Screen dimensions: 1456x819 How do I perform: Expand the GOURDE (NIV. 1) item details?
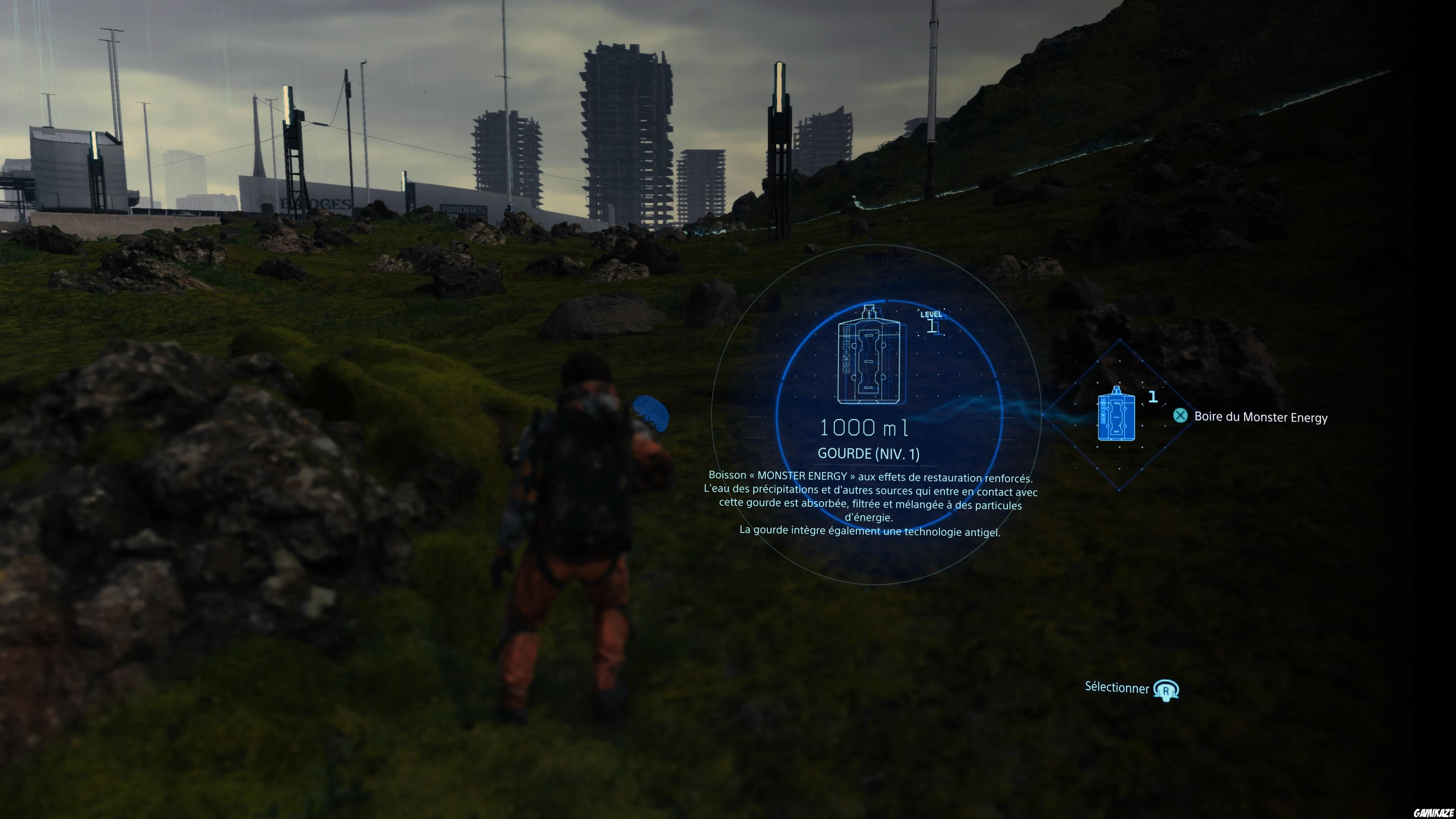click(x=869, y=453)
